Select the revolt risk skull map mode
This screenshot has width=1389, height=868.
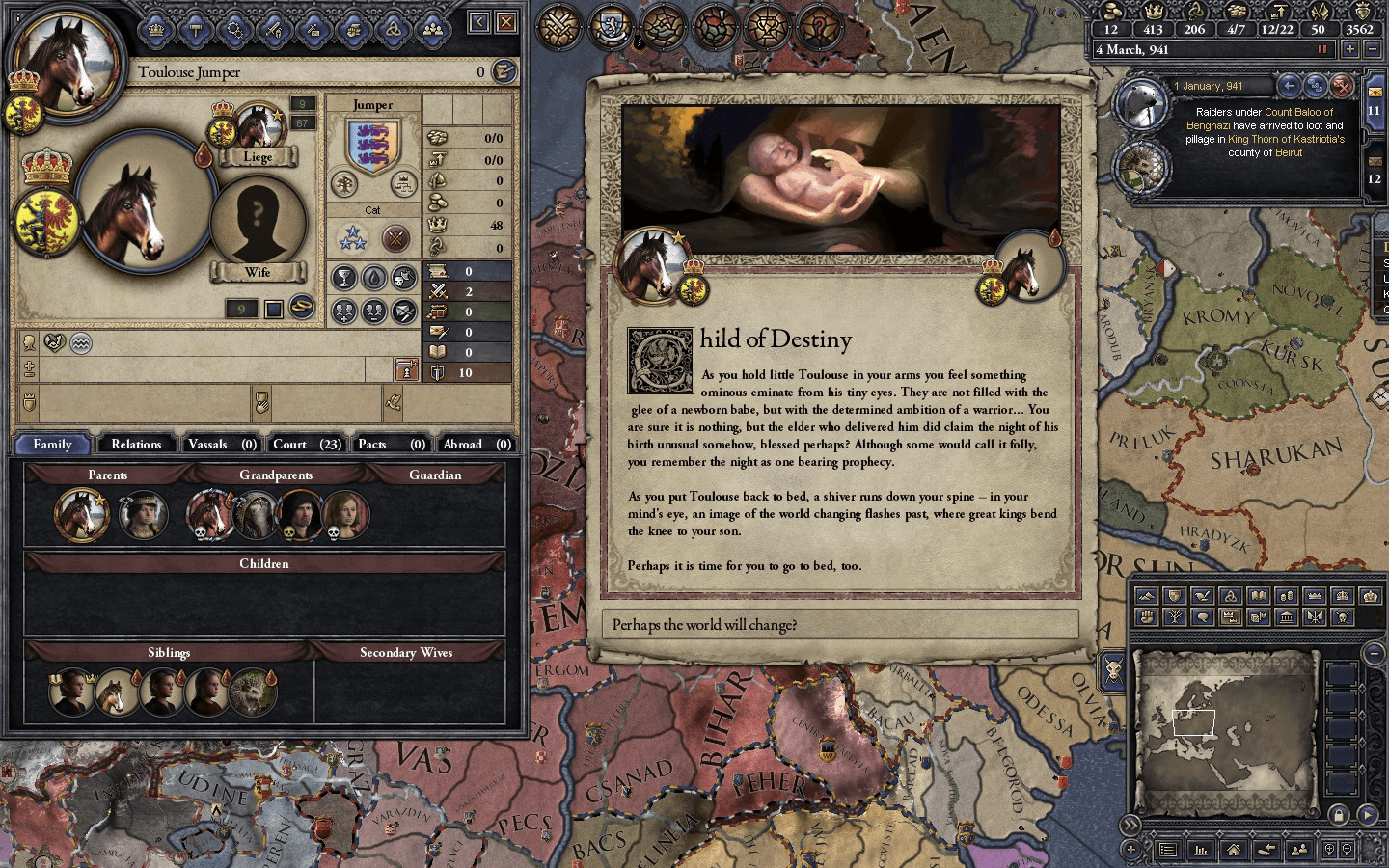1343,616
